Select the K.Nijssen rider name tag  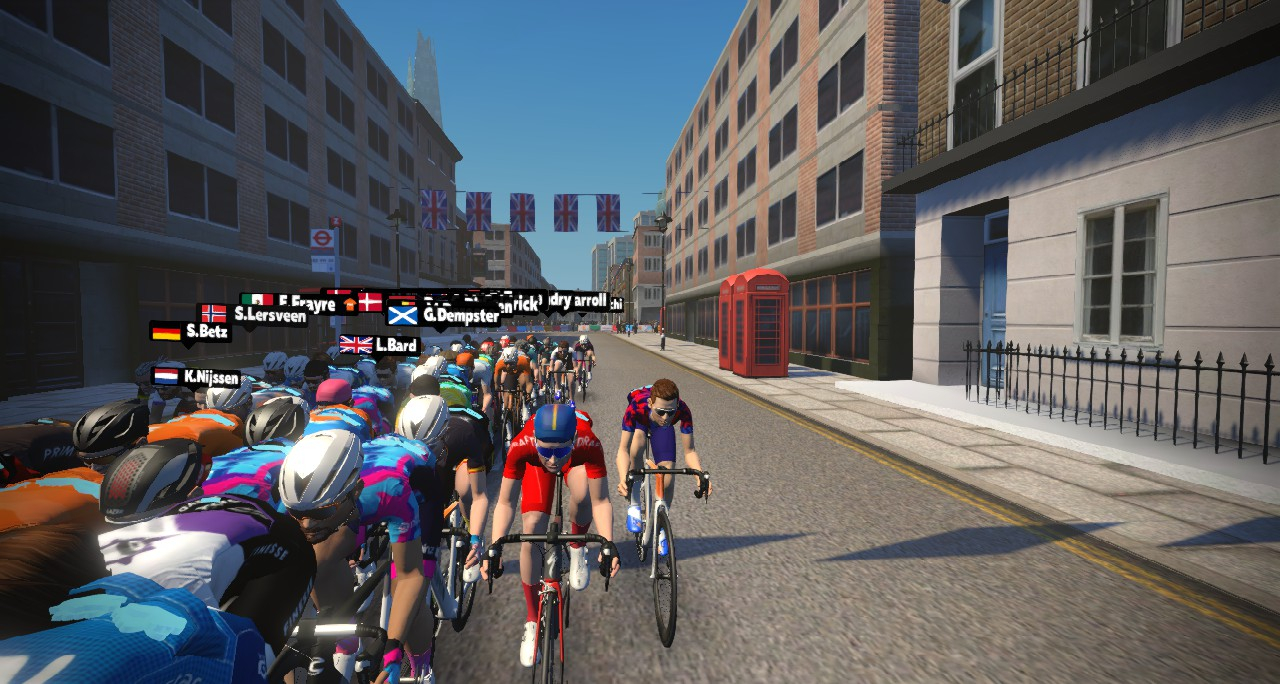[x=197, y=377]
